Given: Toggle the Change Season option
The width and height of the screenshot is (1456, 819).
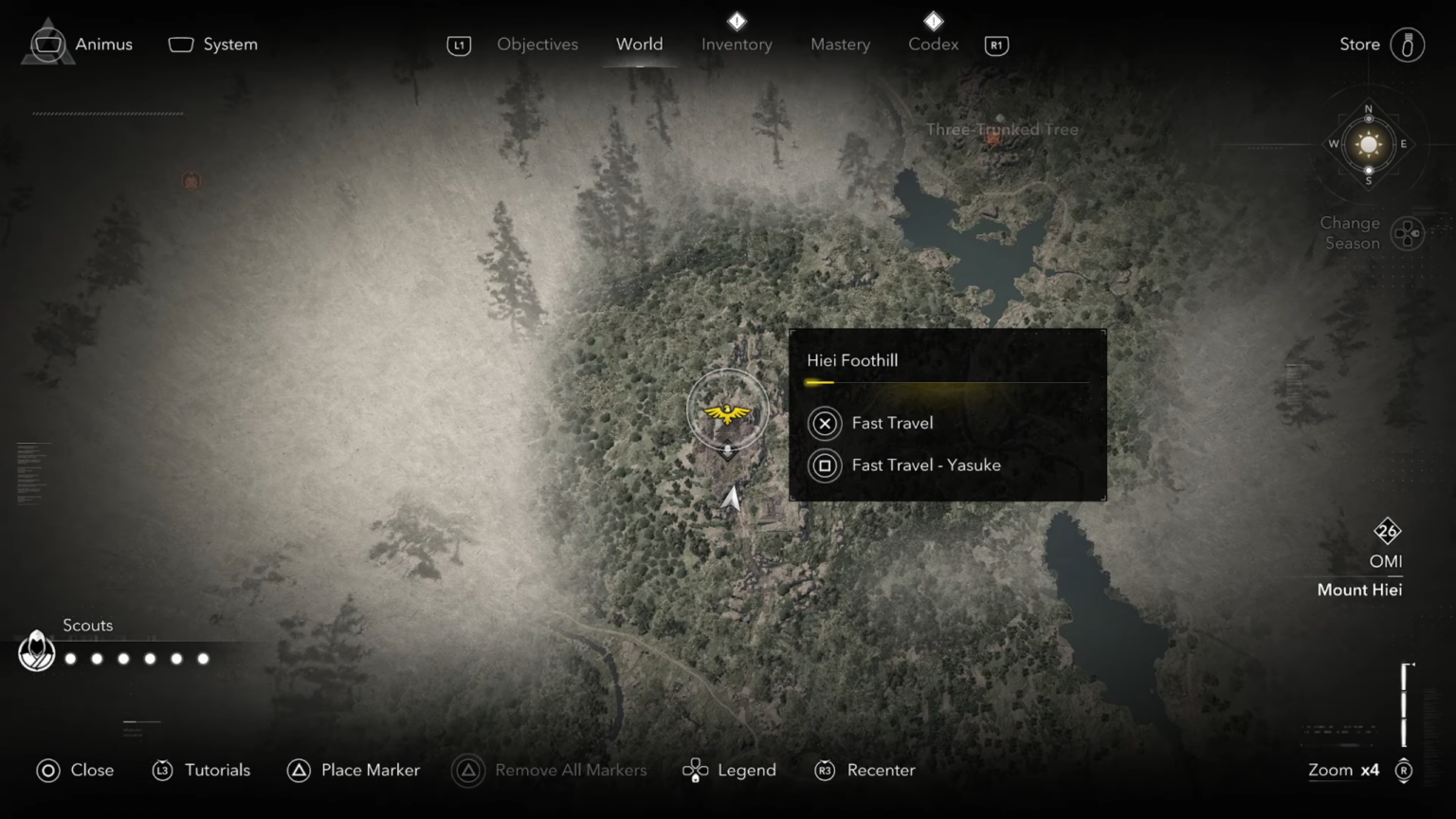Looking at the screenshot, I should (1407, 232).
